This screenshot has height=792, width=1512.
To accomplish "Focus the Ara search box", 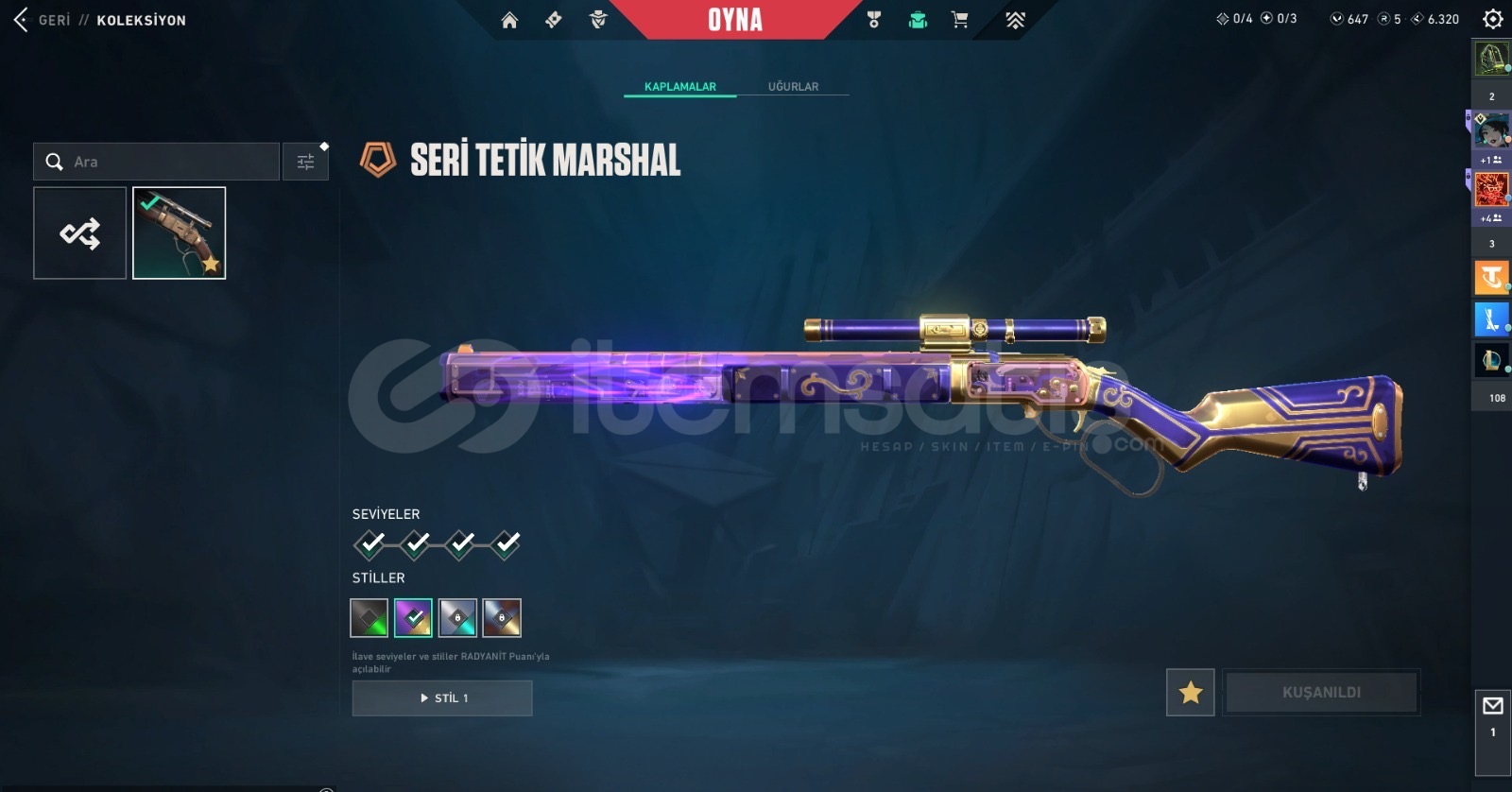I will tap(170, 162).
